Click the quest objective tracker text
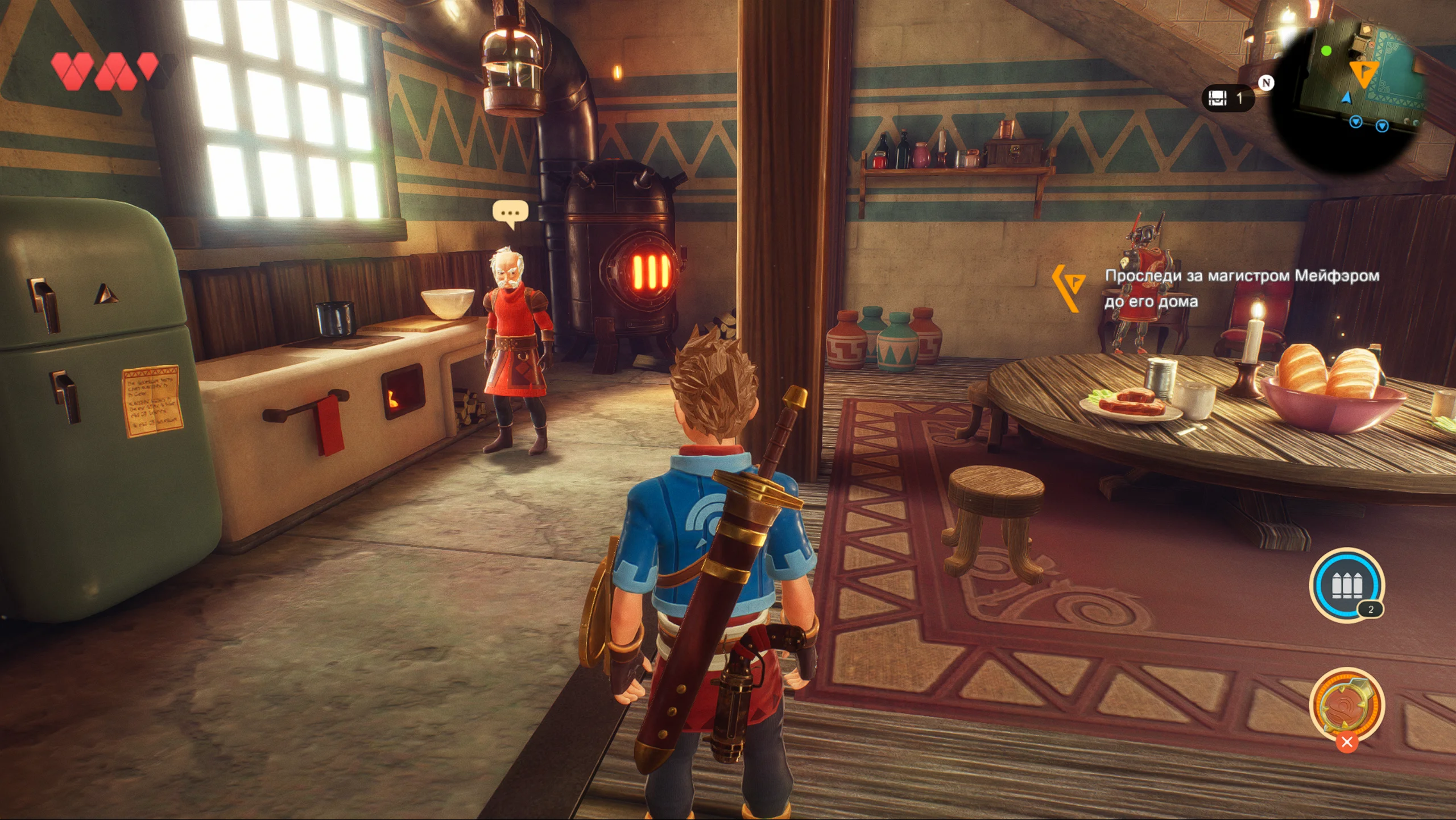 point(1241,288)
